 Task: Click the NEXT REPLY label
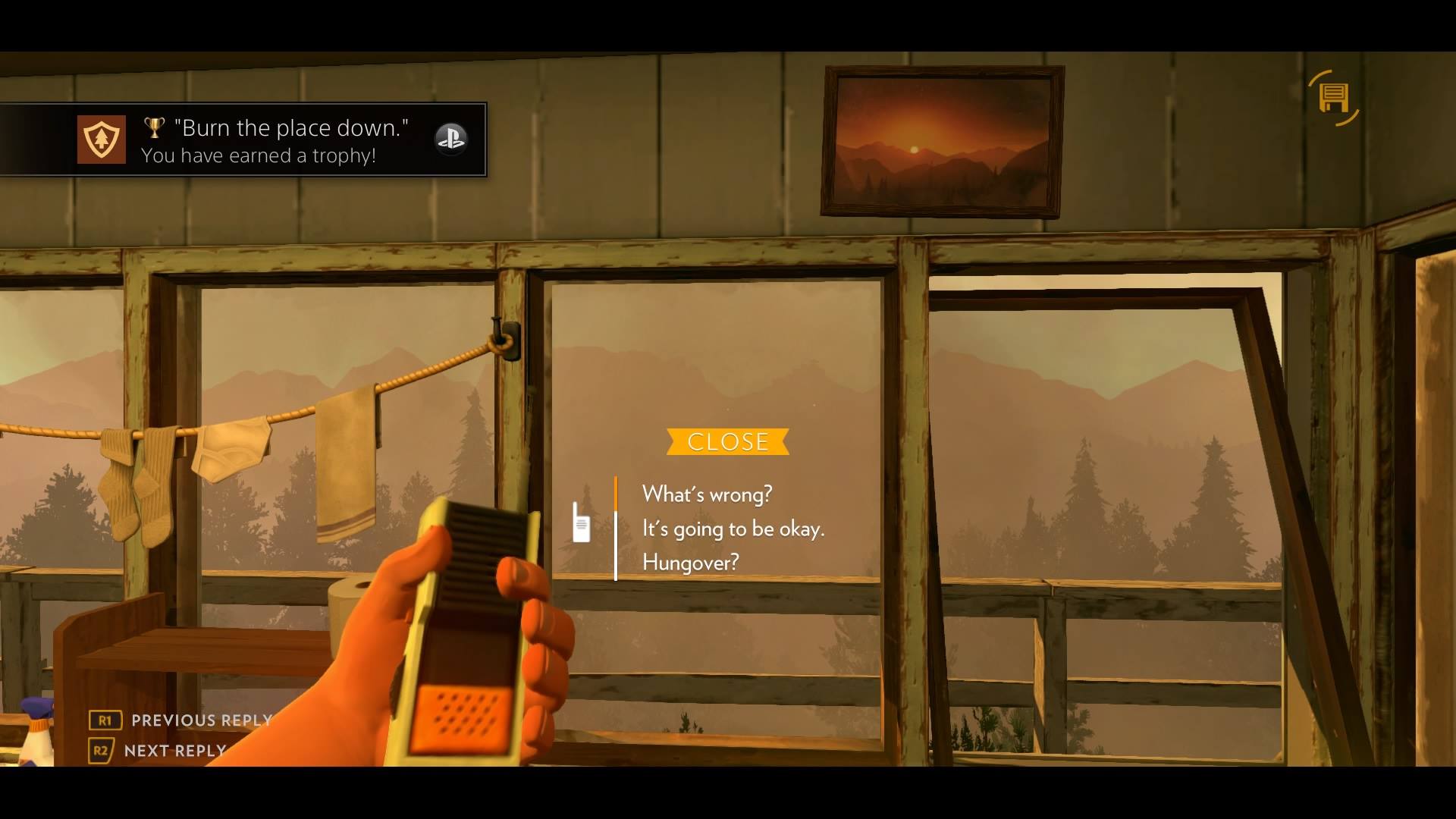[x=173, y=751]
